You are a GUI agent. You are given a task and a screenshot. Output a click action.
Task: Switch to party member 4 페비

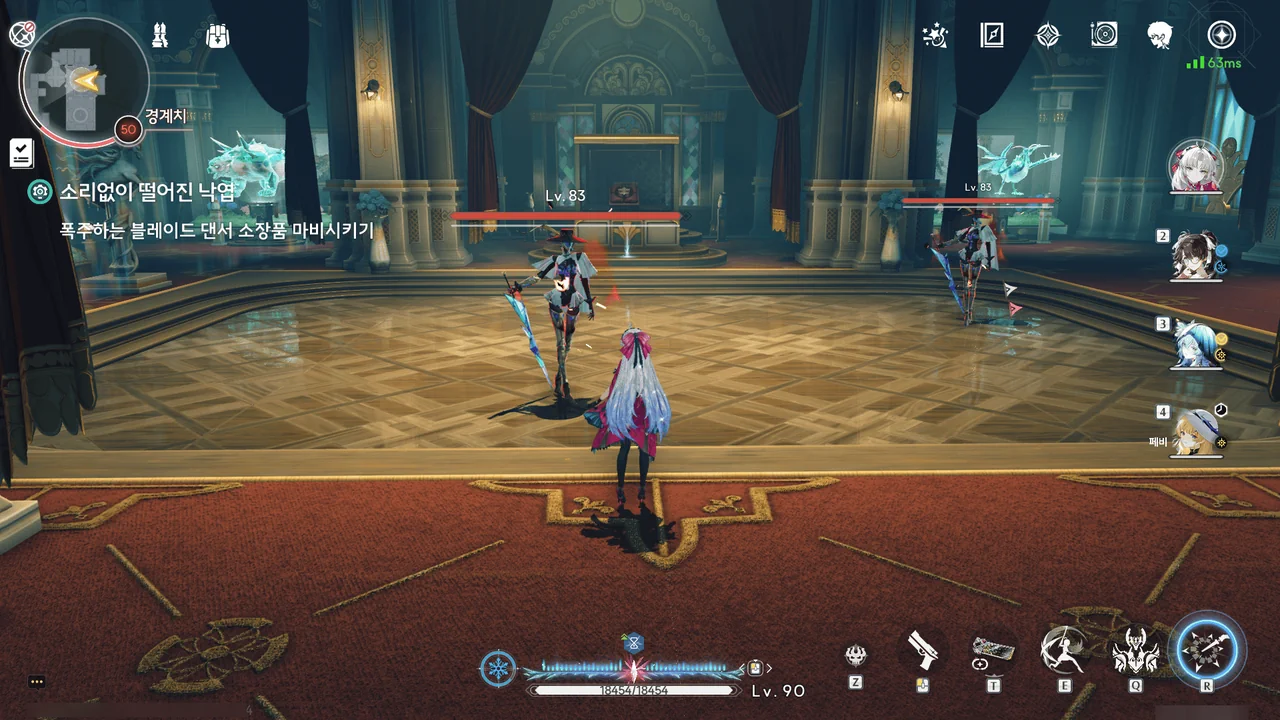1197,431
